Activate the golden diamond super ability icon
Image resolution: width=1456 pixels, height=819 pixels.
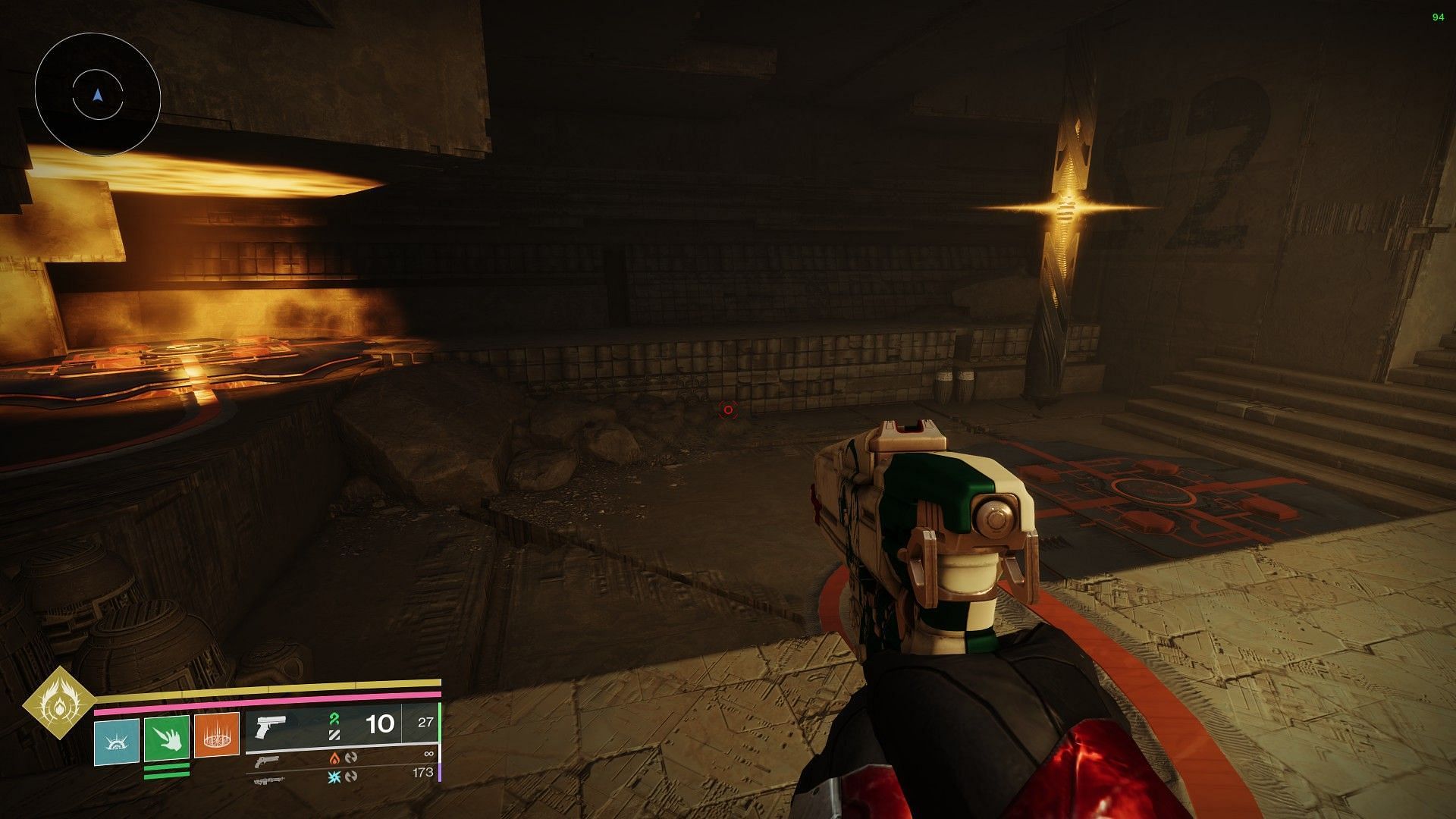(x=58, y=703)
